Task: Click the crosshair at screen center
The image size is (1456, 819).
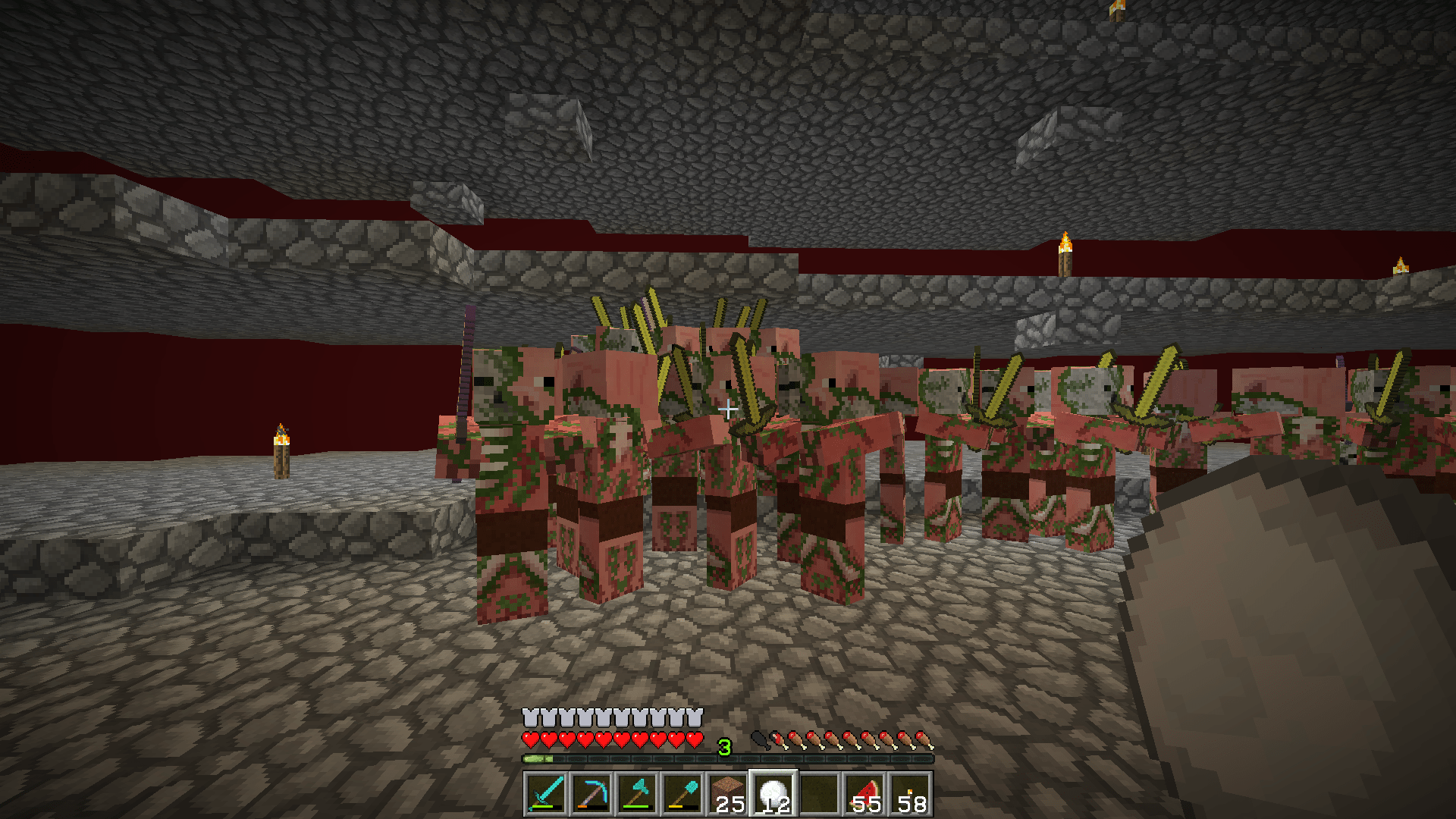Action: click(728, 408)
